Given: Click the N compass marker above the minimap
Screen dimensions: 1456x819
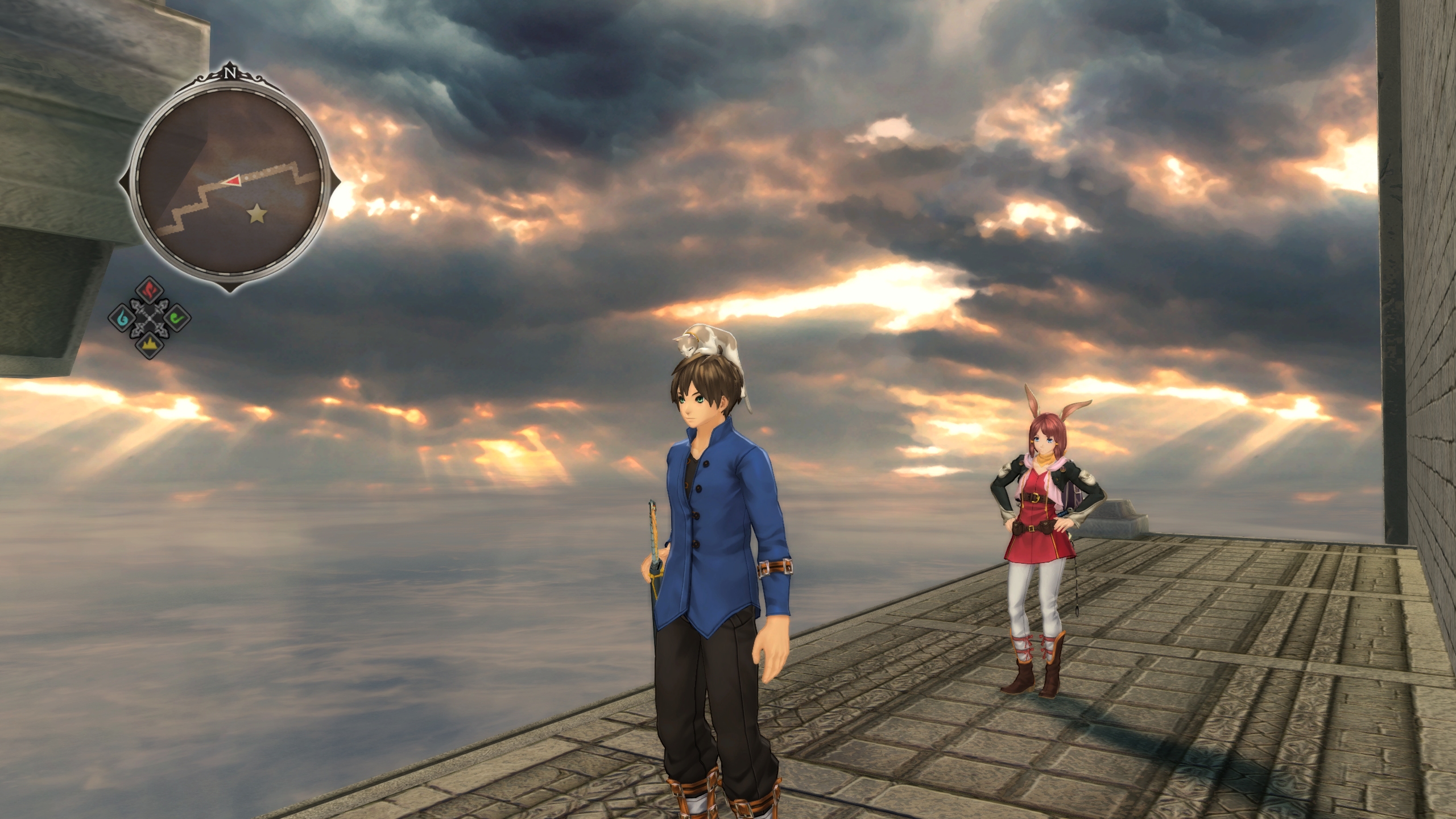Looking at the screenshot, I should tap(230, 73).
